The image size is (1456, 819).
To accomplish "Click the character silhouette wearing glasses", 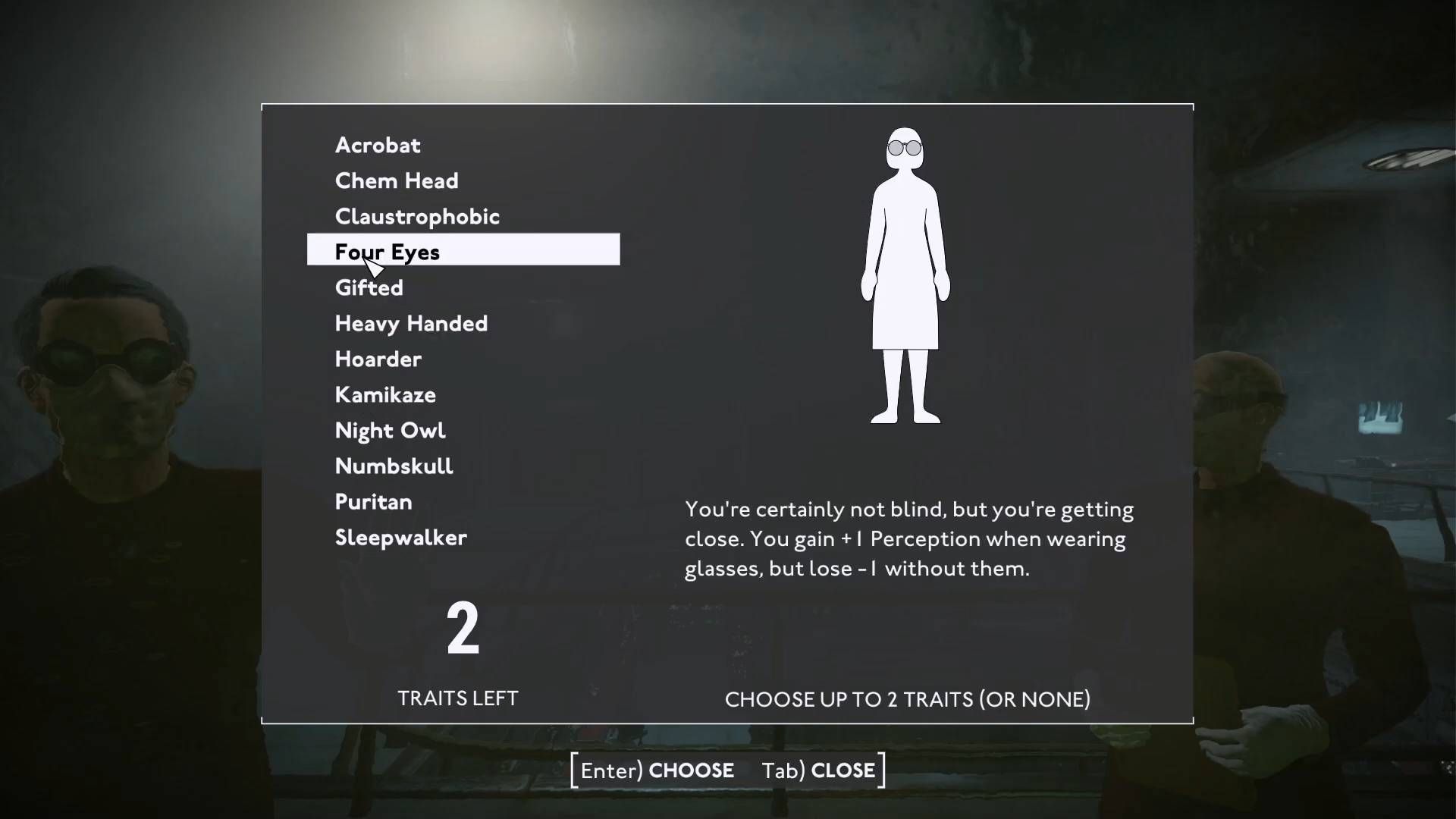I will point(907,273).
